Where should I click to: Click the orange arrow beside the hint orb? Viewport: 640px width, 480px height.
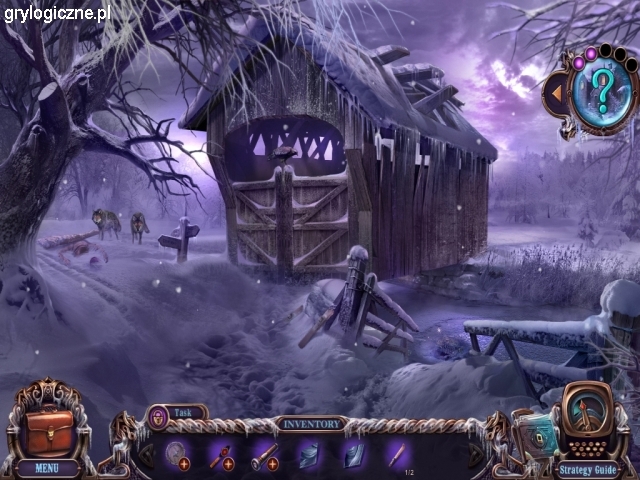(555, 92)
